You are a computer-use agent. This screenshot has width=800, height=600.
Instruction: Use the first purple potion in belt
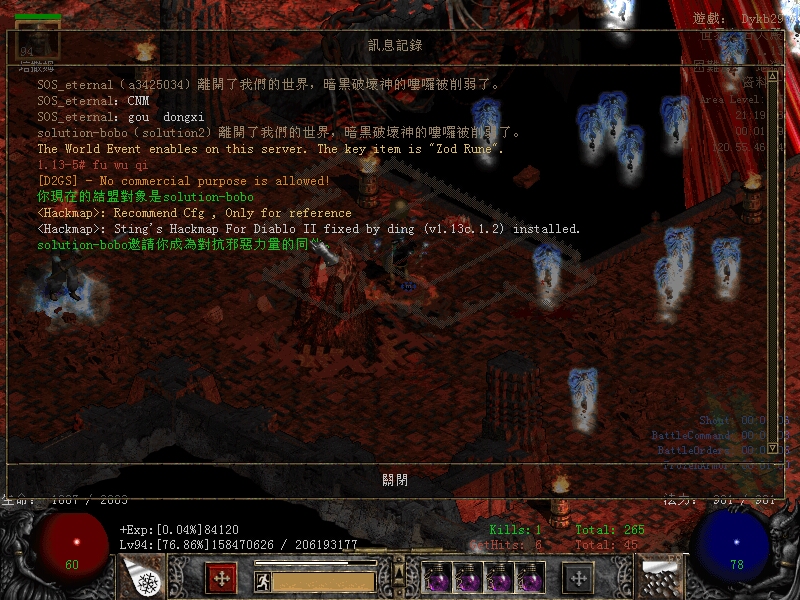click(438, 578)
